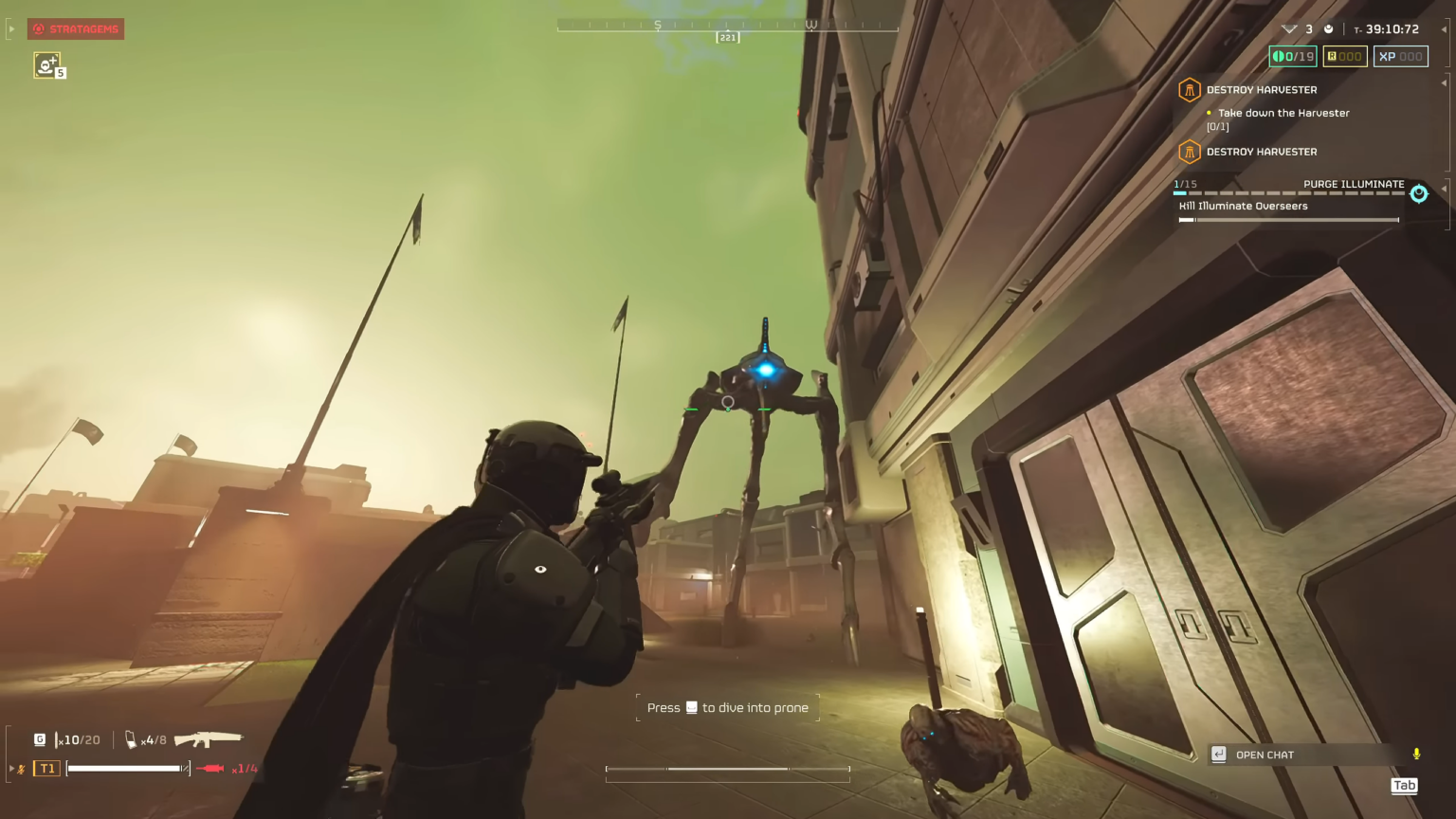Toggle the lightning status icon beside T1
Viewport: 1456px width, 819px height.
point(21,769)
